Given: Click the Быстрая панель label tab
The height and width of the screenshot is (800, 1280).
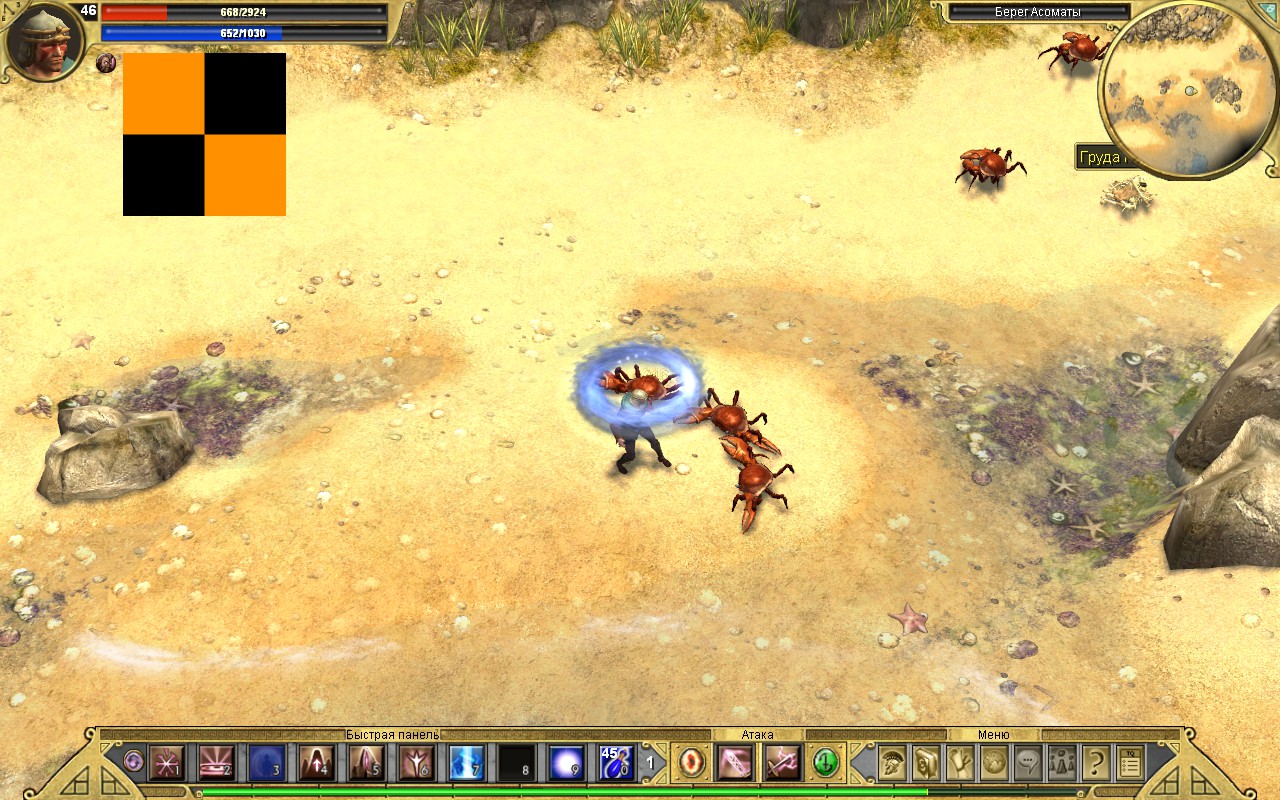Looking at the screenshot, I should point(390,733).
